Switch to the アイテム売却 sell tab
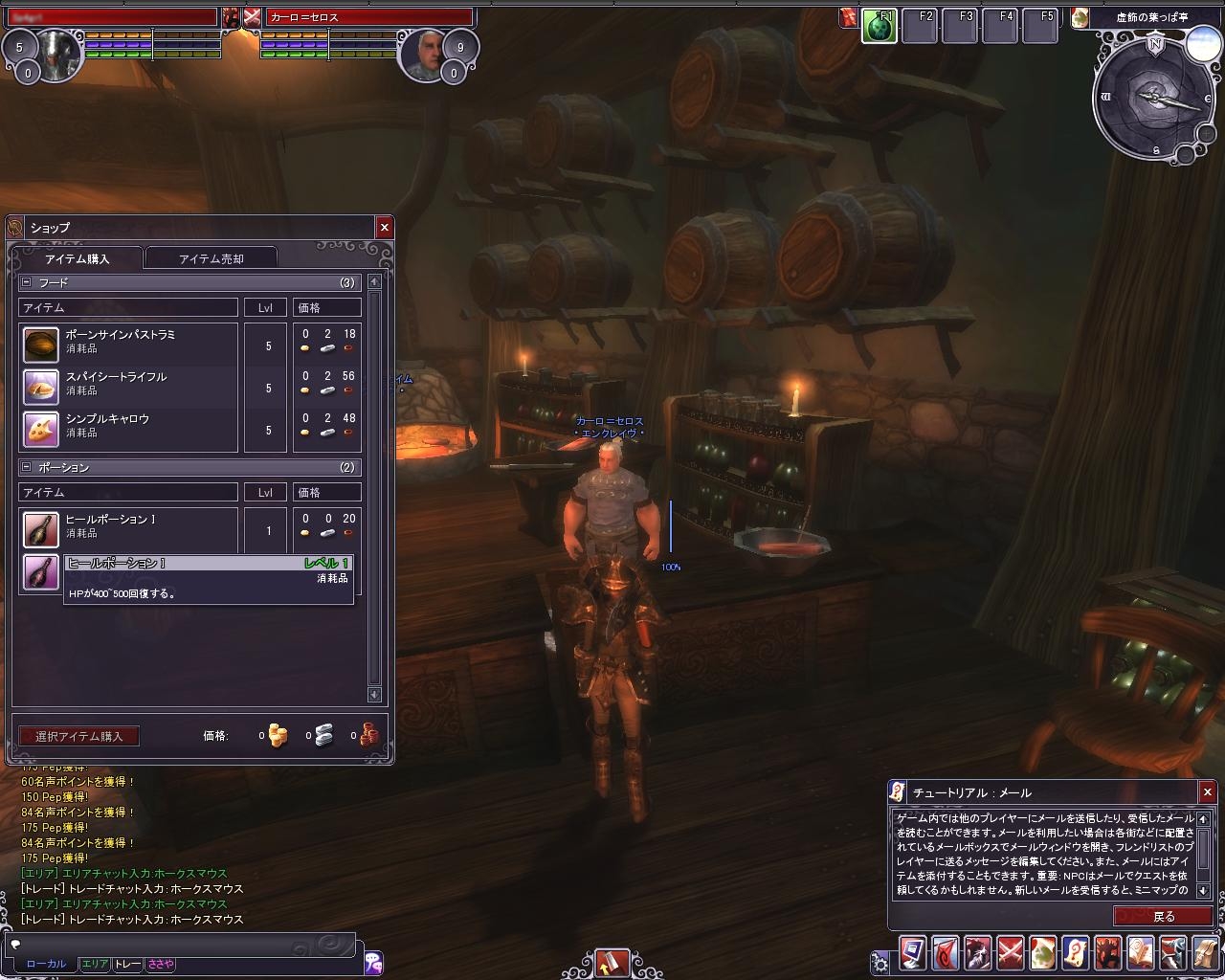Screen dimensions: 1225x980 (211, 258)
